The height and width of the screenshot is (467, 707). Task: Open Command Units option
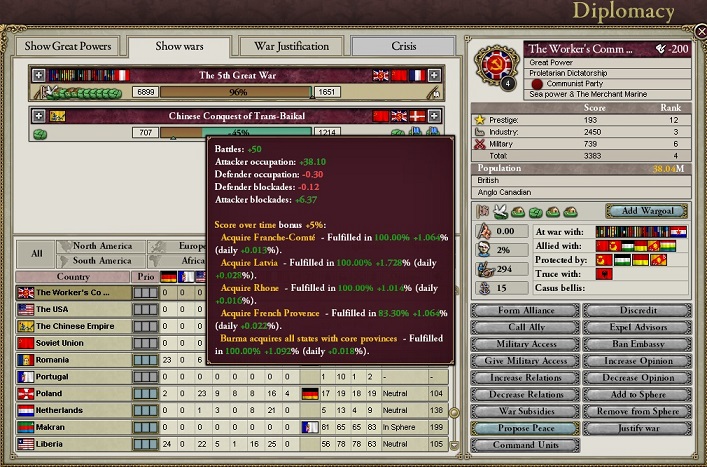(x=524, y=445)
